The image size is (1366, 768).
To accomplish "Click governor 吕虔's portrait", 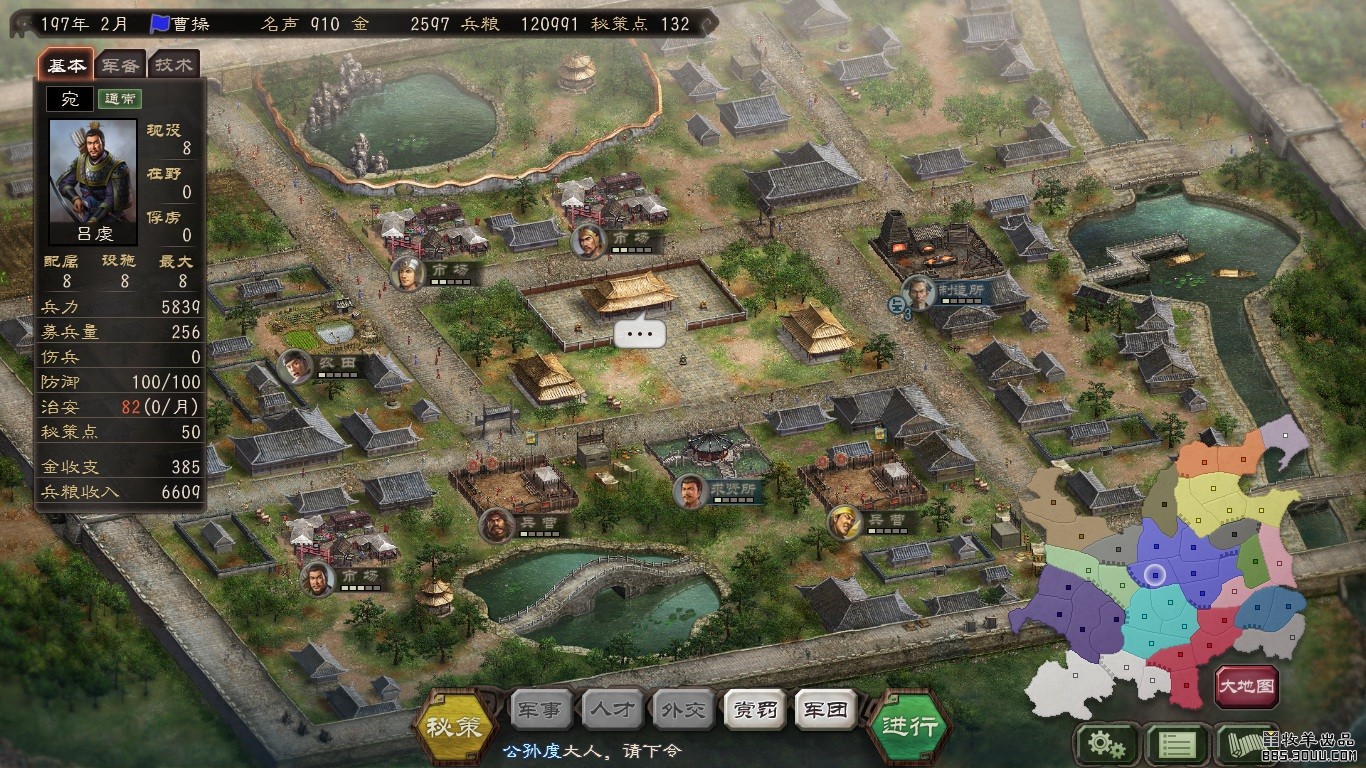I will pos(93,172).
